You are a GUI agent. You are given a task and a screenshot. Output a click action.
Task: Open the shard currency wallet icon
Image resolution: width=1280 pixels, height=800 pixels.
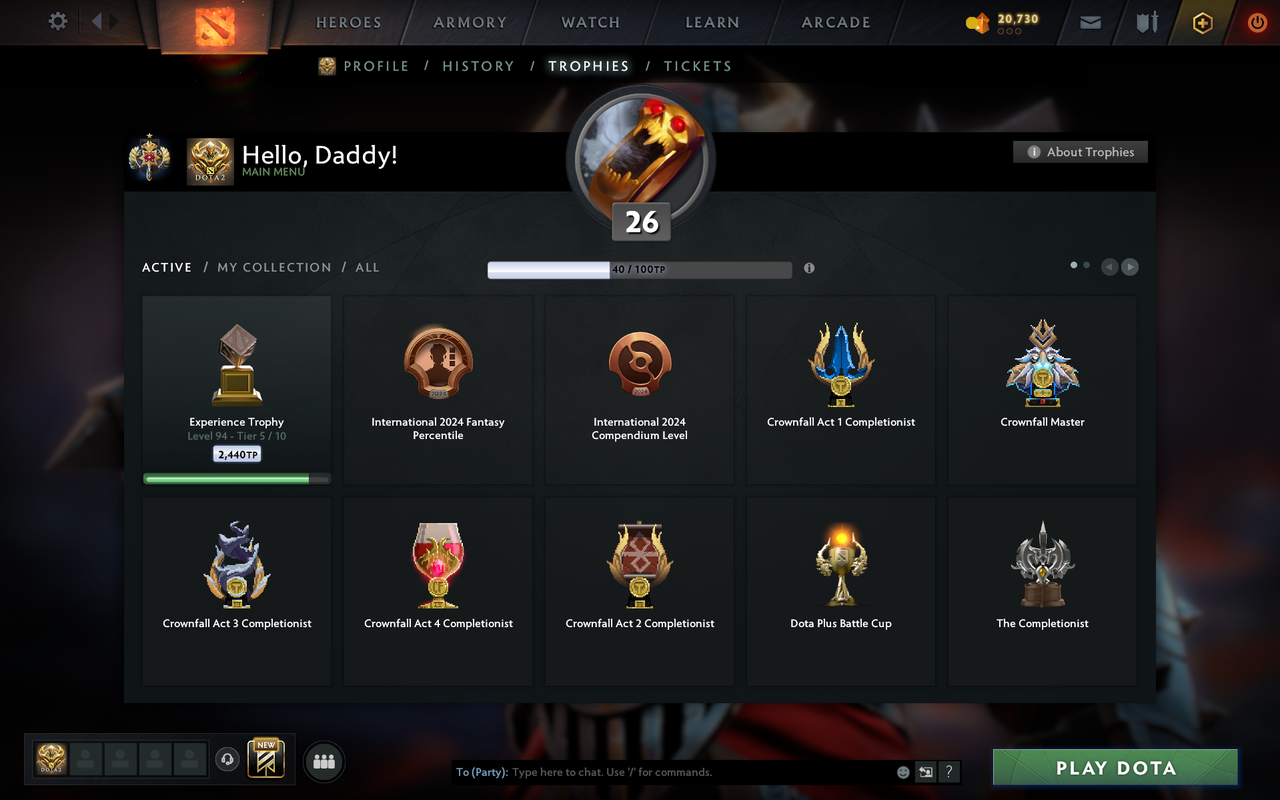(977, 22)
